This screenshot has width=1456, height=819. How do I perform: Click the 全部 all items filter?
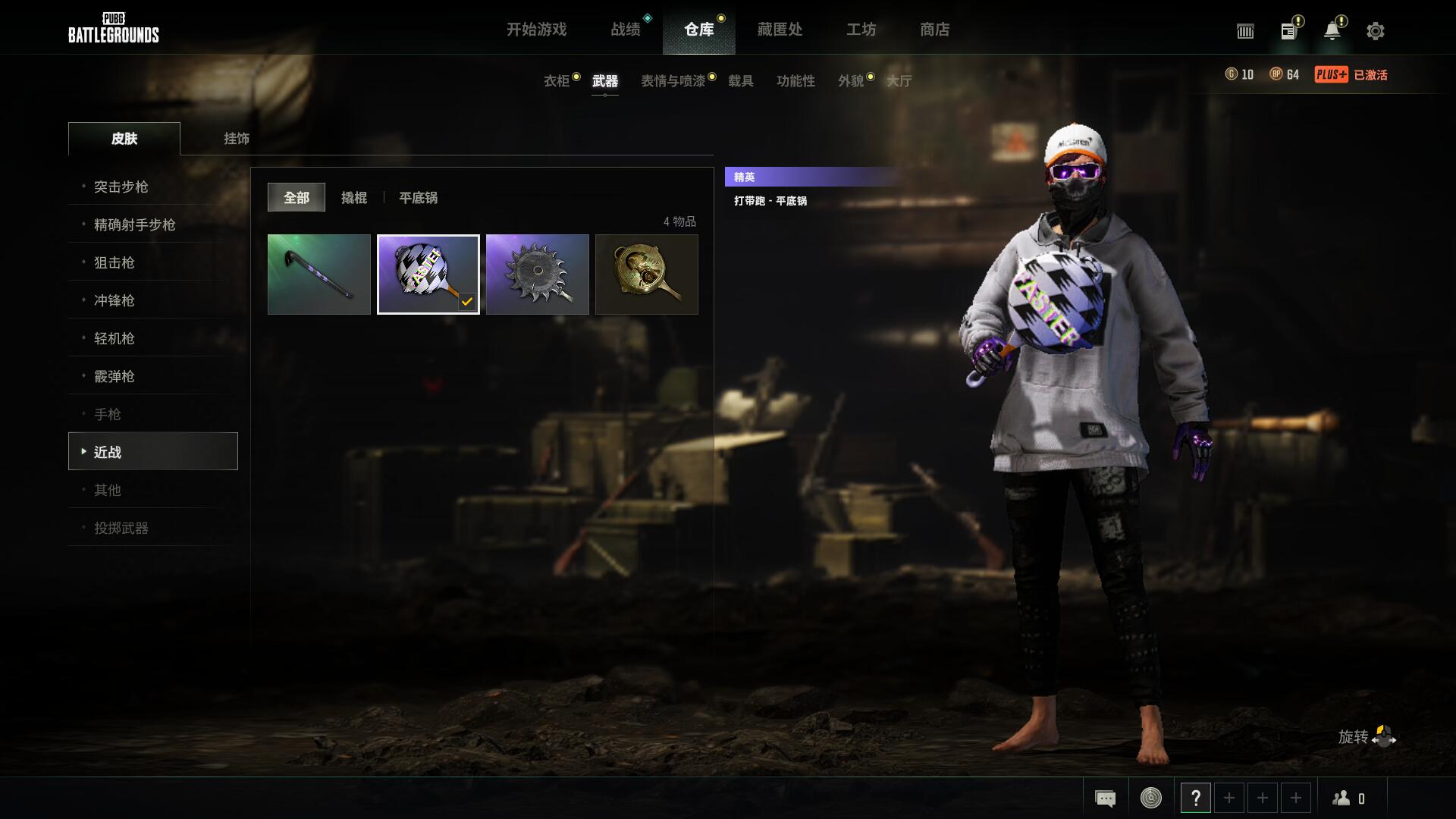296,196
